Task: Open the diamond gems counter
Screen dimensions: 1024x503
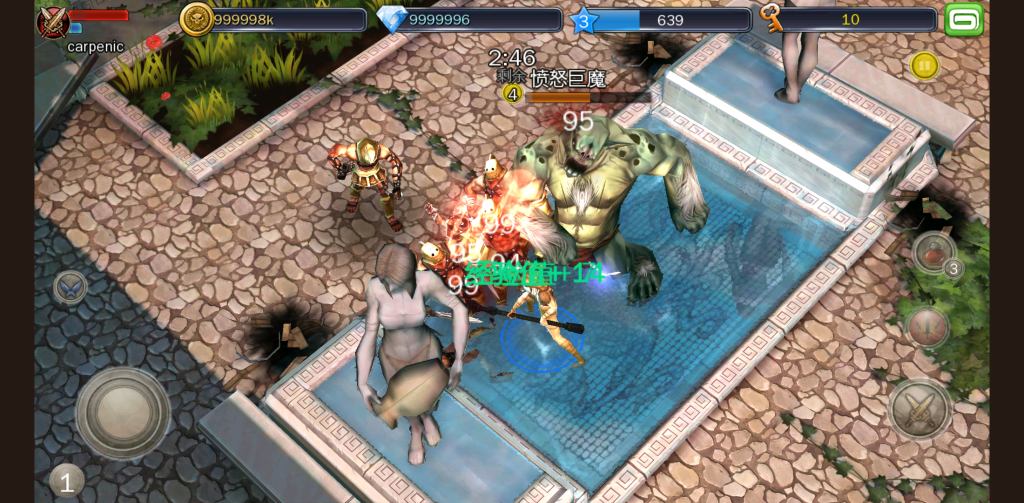Action: coord(468,20)
